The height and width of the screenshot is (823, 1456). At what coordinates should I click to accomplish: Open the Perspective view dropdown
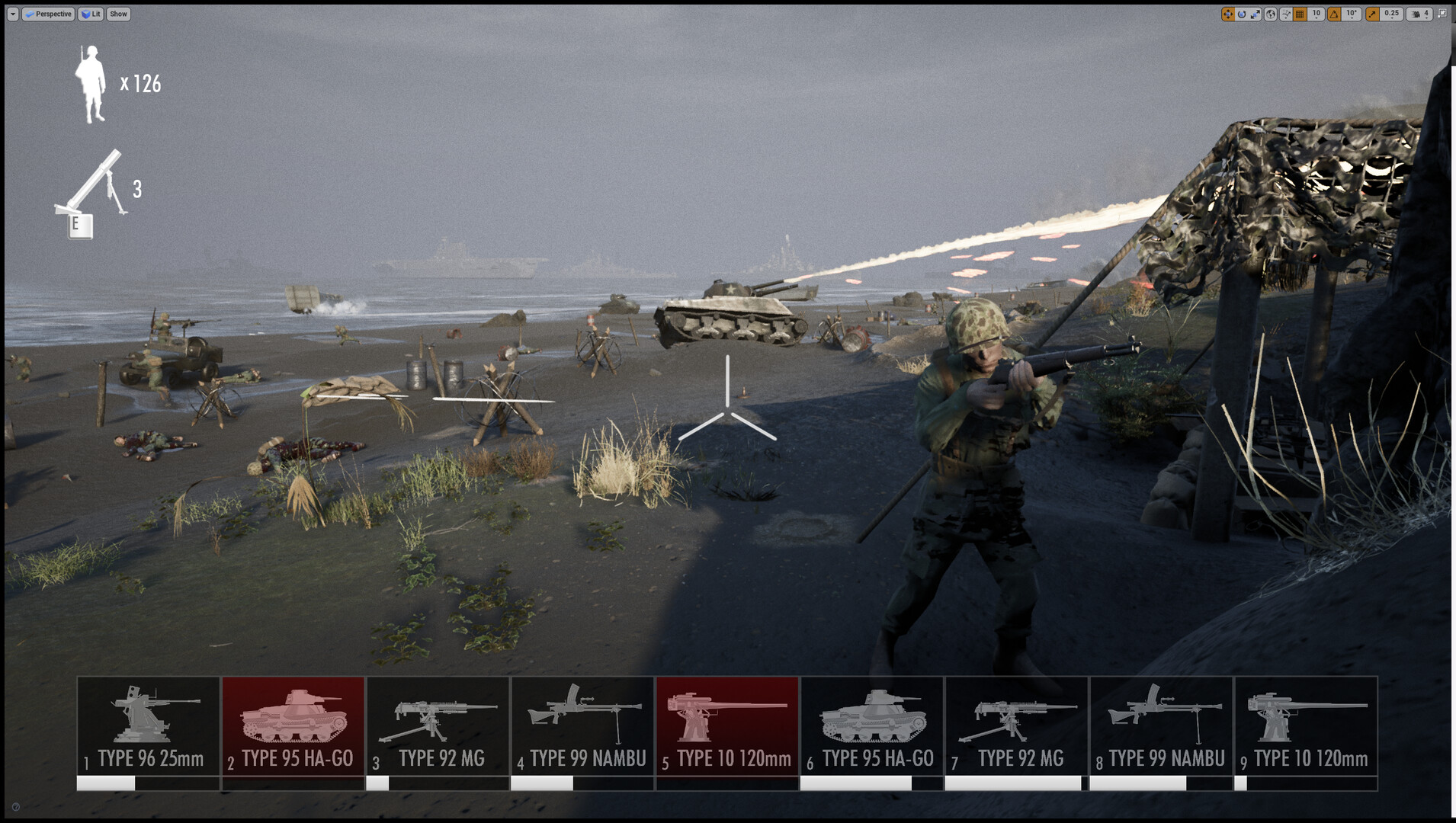(x=48, y=14)
